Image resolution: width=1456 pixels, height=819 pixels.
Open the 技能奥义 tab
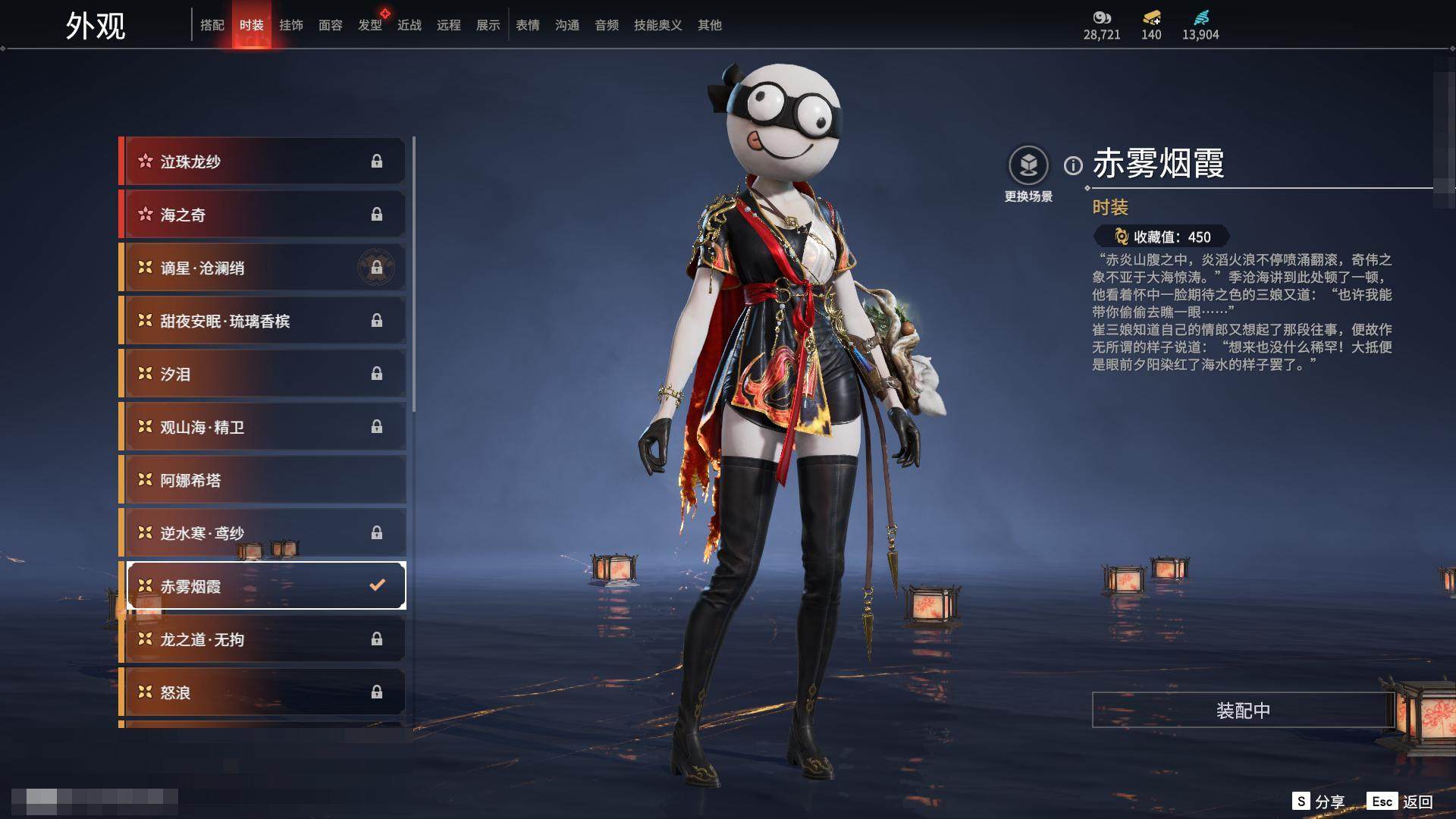click(658, 25)
